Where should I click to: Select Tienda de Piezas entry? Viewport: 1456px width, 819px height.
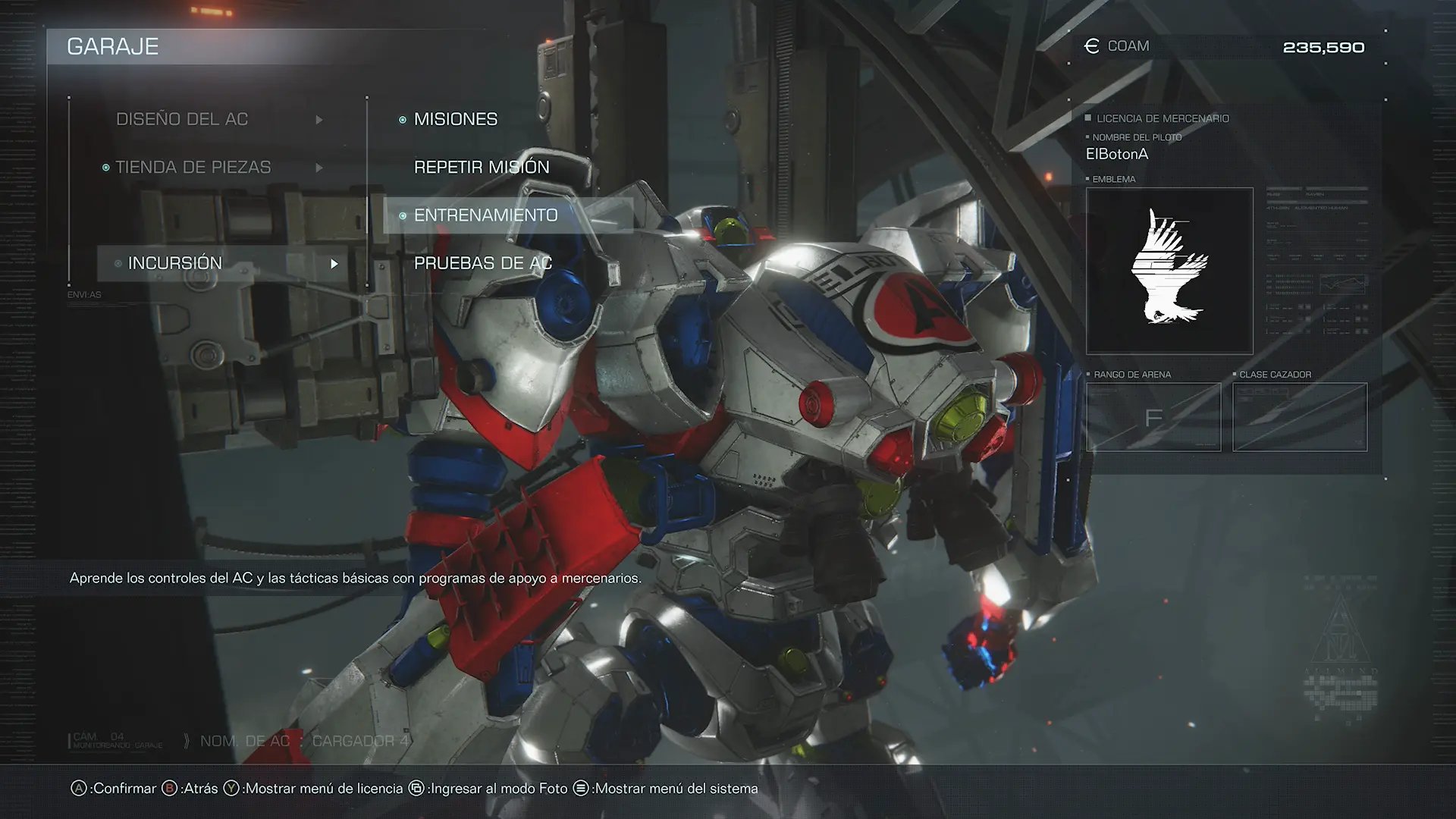(x=193, y=167)
